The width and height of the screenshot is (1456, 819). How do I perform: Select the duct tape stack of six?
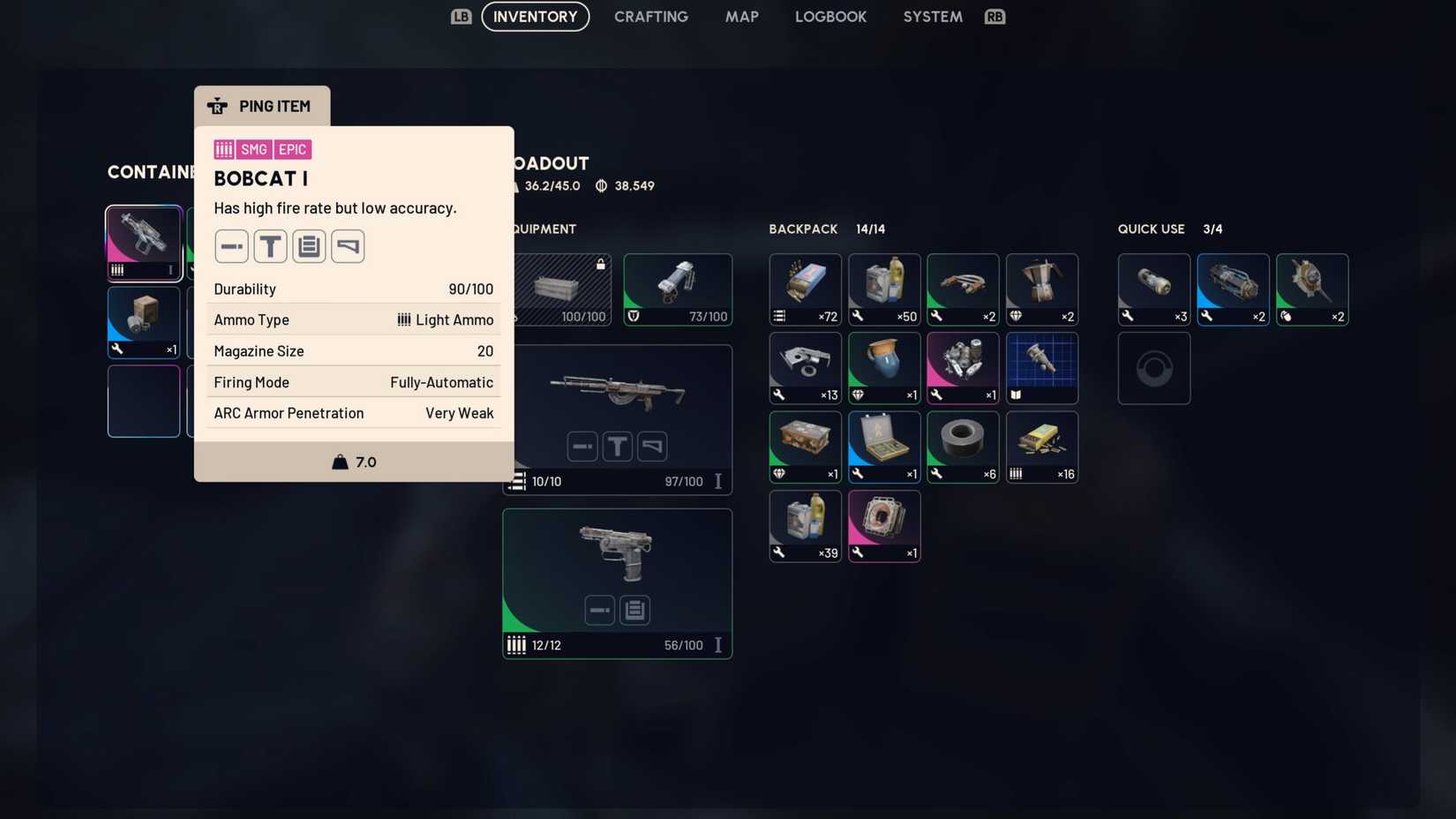click(963, 446)
